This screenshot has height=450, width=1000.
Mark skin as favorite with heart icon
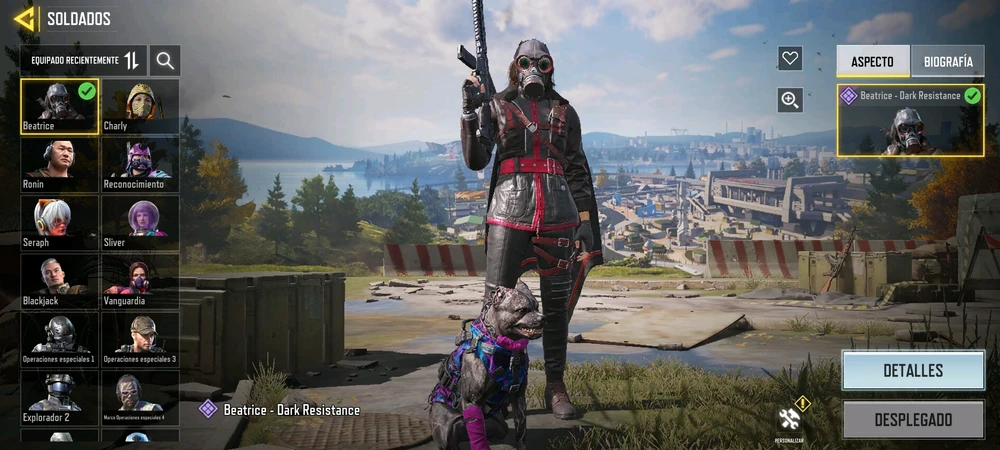(x=790, y=59)
